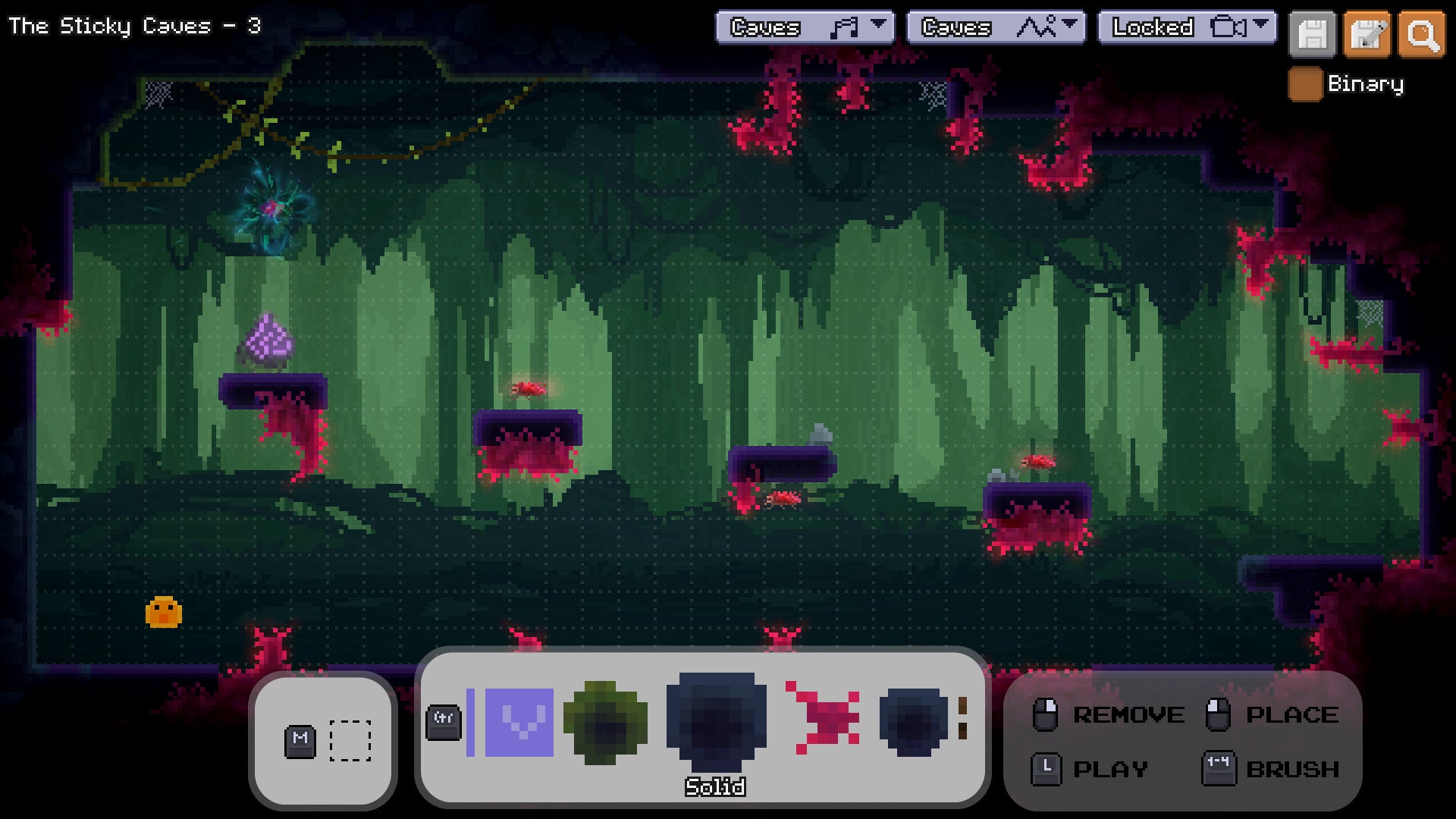This screenshot has width=1456, height=819.
Task: Pick the red thorn bramble tile
Action: coord(824,717)
